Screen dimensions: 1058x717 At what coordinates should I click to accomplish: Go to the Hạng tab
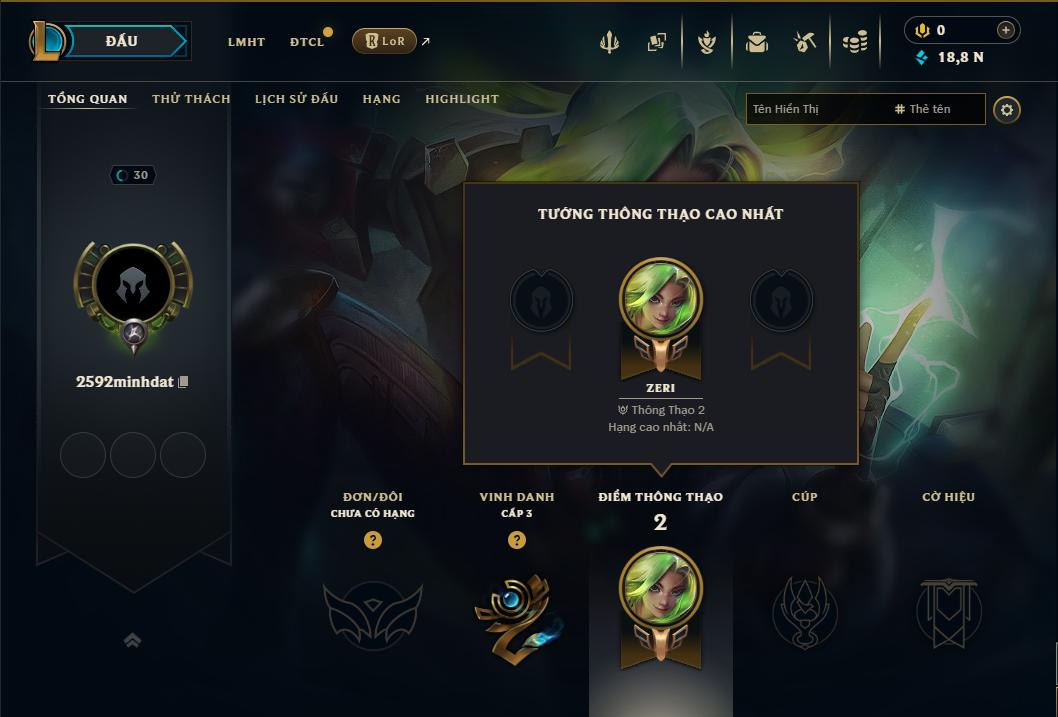click(x=382, y=99)
